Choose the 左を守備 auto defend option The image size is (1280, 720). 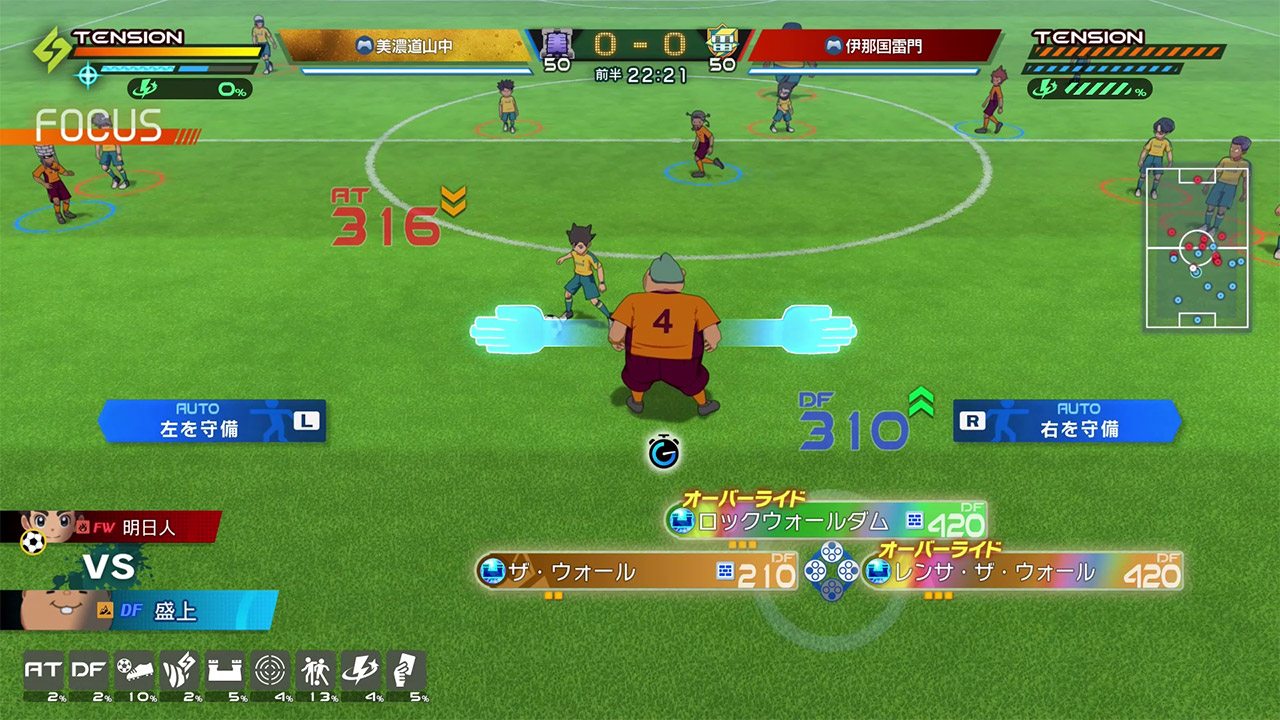tap(212, 421)
